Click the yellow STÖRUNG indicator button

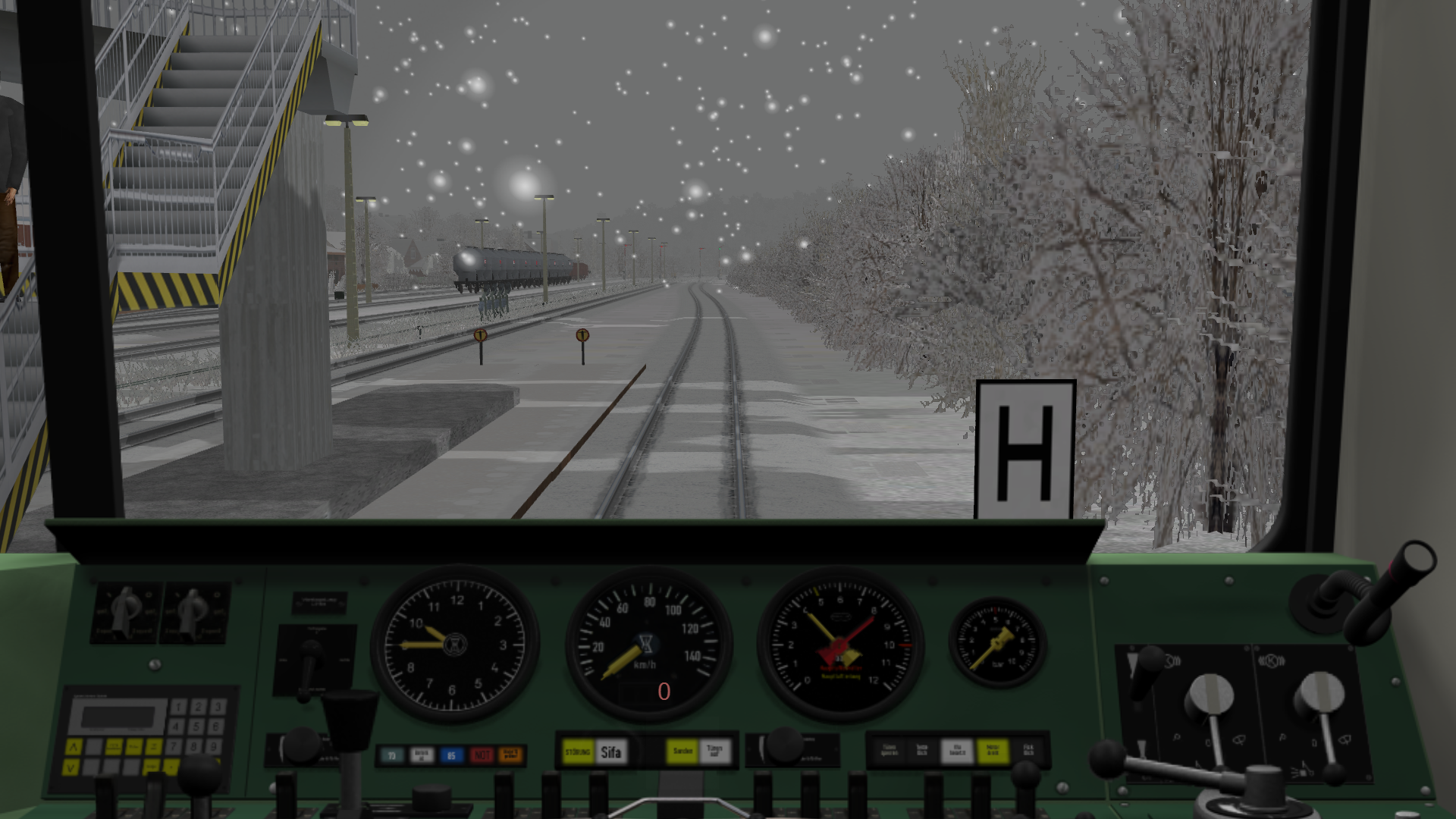578,752
